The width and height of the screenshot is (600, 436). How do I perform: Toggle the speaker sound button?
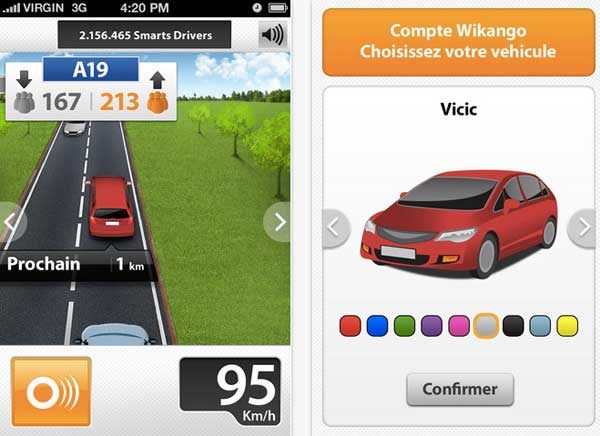[x=271, y=36]
